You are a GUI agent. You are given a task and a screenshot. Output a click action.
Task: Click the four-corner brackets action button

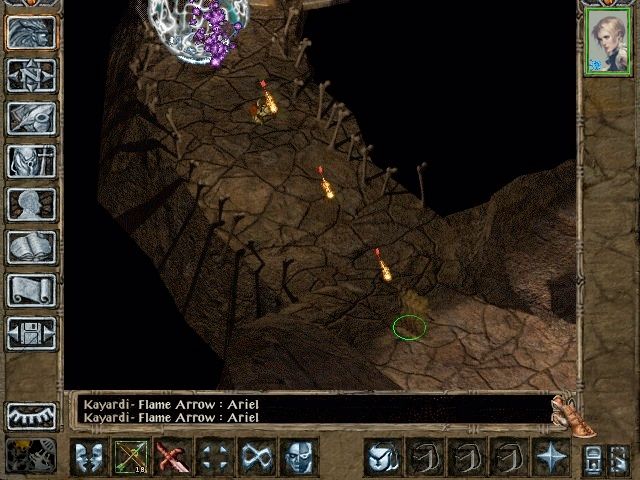click(x=215, y=457)
